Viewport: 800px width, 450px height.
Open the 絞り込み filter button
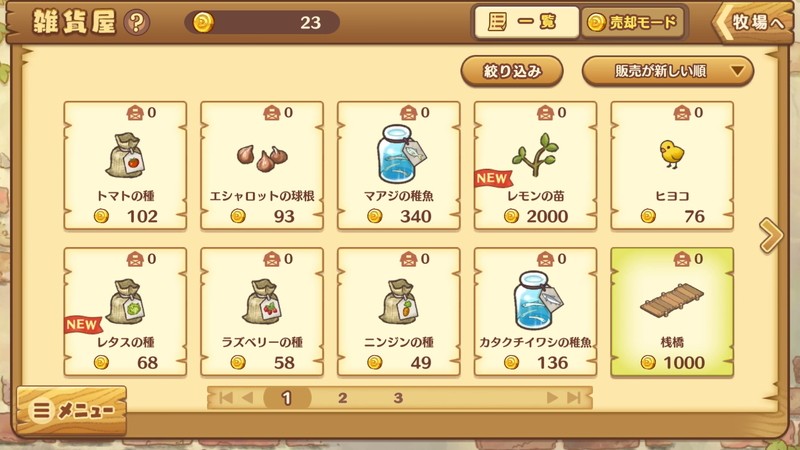pyautogui.click(x=512, y=71)
